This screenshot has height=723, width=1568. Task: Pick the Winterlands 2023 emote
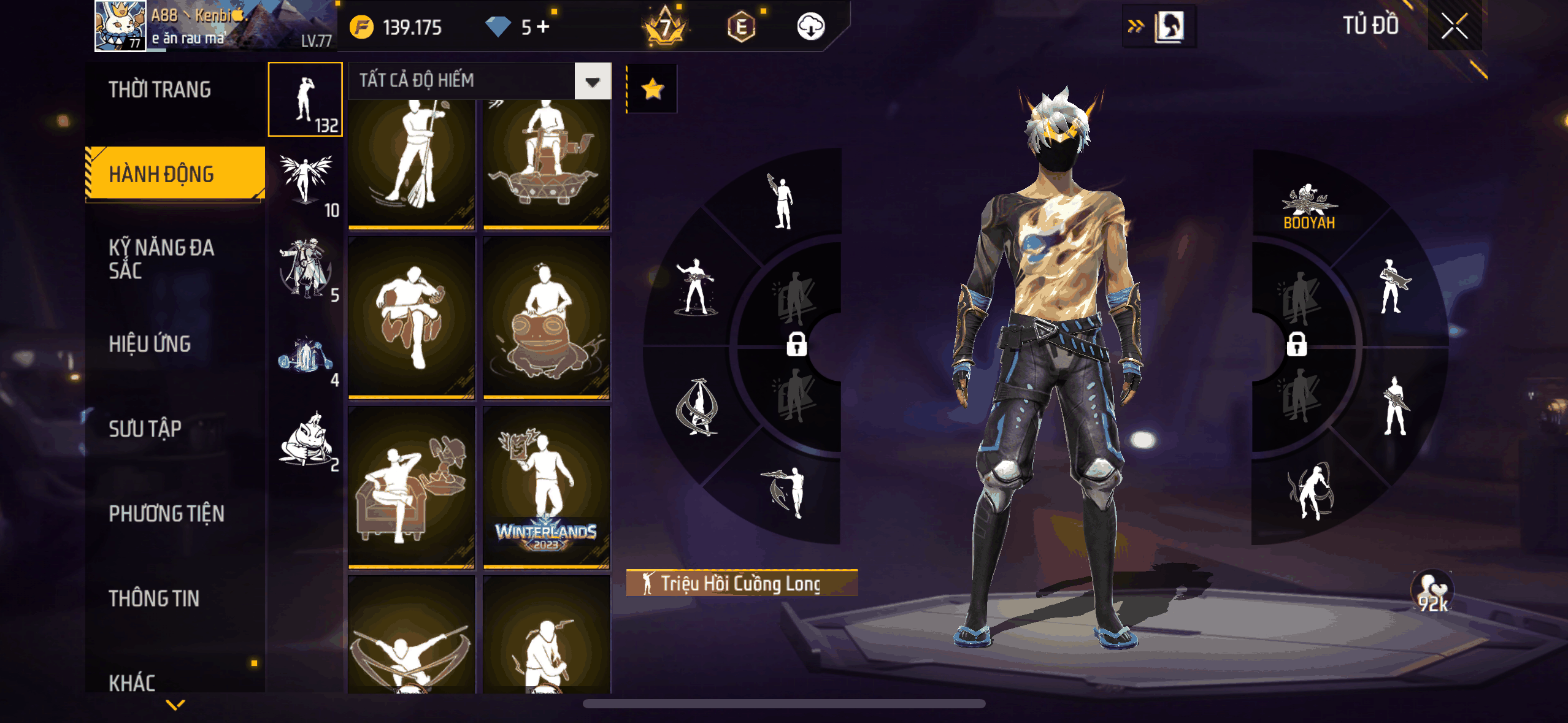(x=547, y=488)
